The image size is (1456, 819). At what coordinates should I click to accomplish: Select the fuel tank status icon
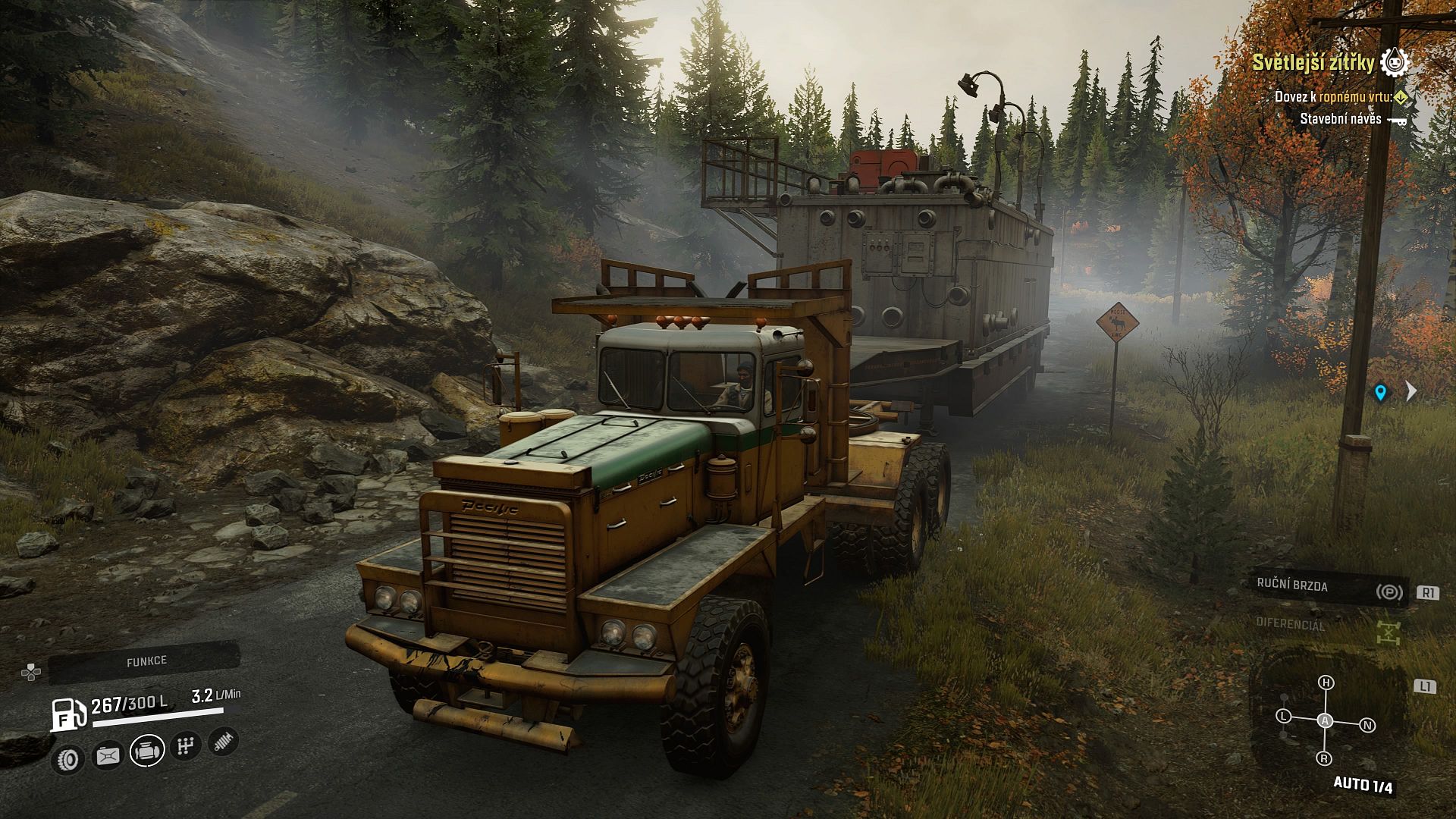pos(108,755)
